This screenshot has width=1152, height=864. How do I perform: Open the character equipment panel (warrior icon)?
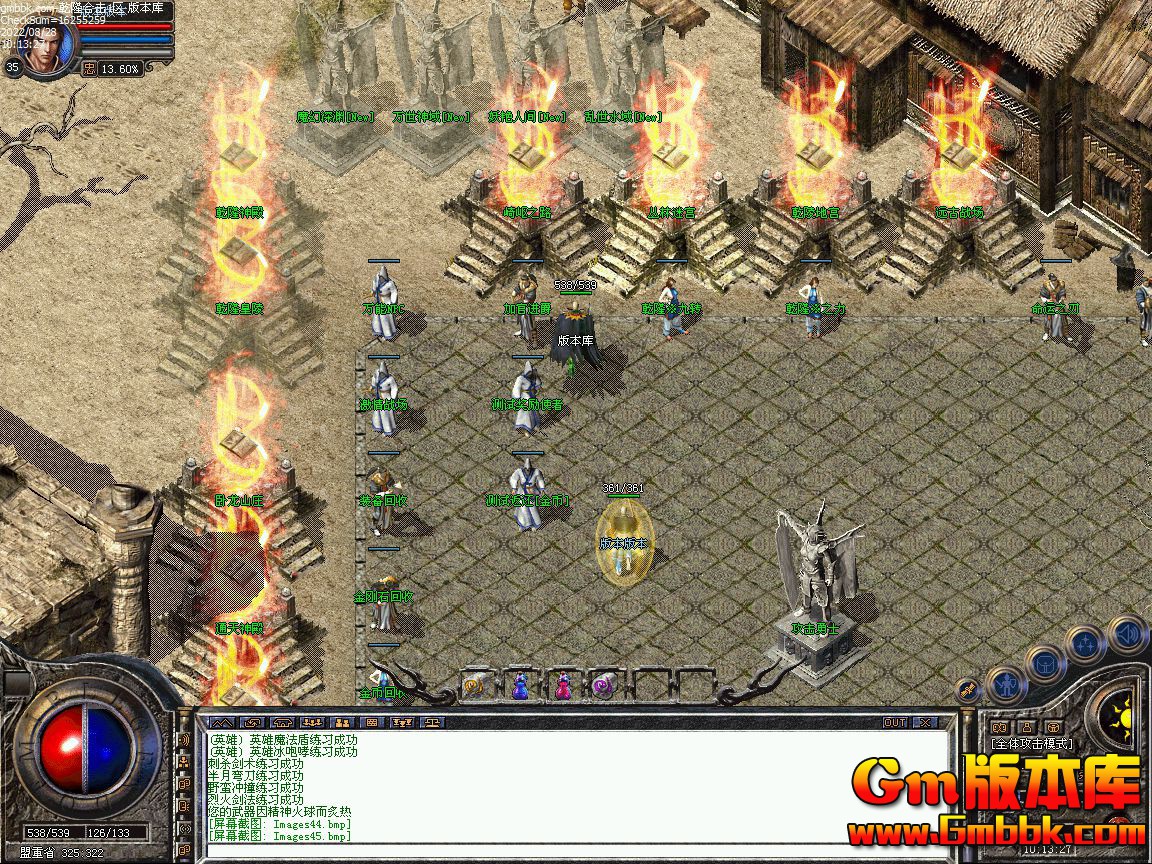[x=1006, y=683]
